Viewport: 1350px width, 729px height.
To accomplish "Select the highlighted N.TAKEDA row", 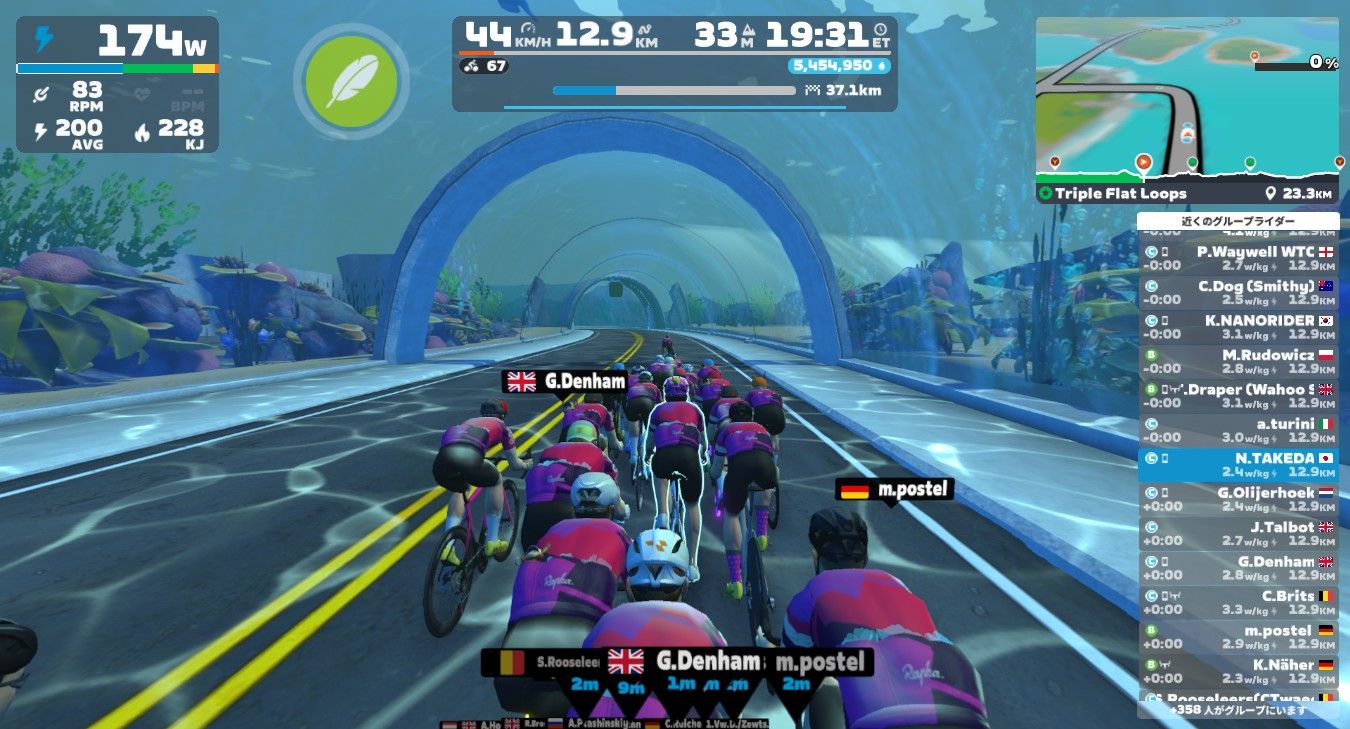I will [1238, 465].
